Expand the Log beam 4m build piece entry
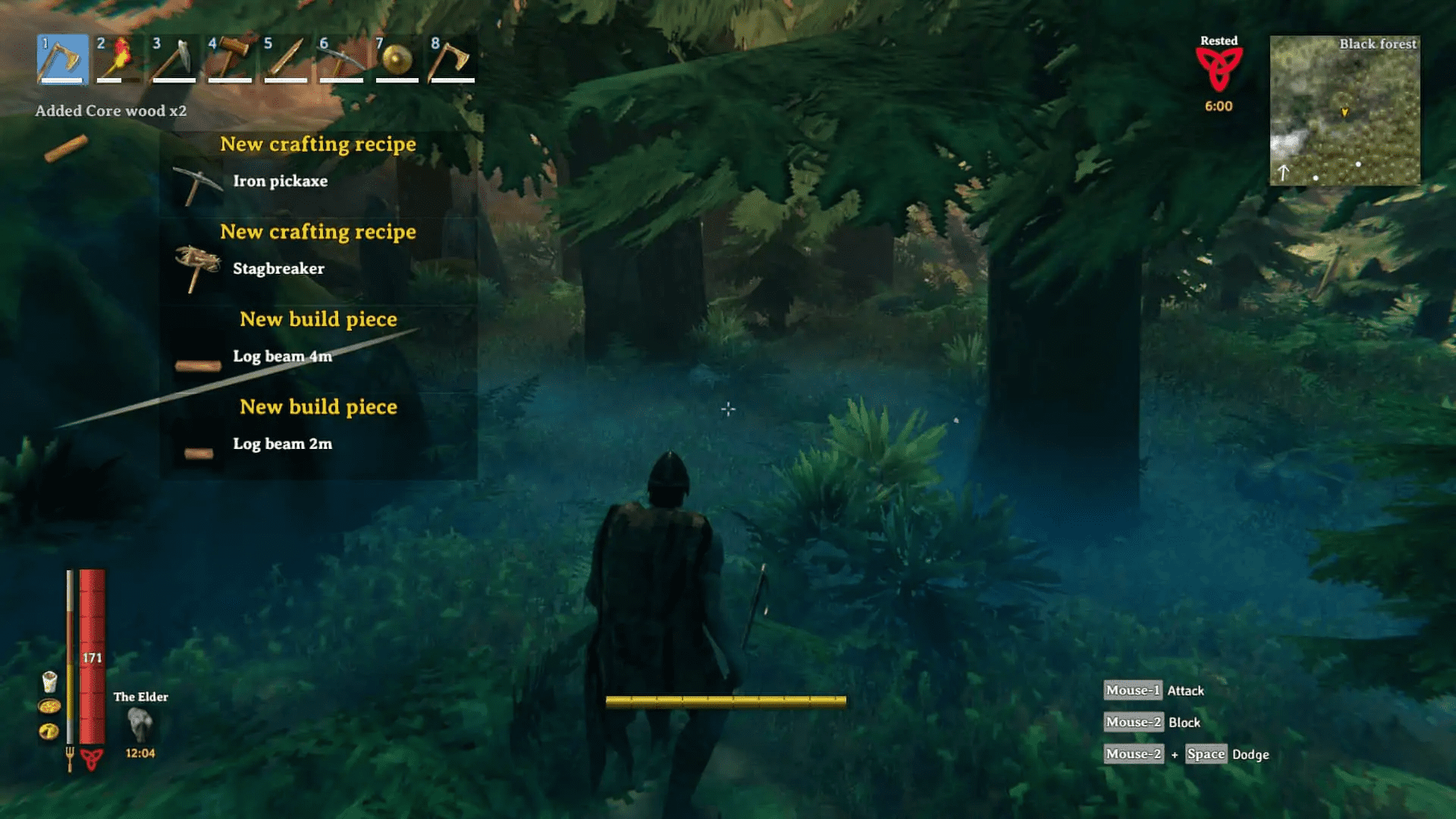The height and width of the screenshot is (819, 1456). [283, 356]
